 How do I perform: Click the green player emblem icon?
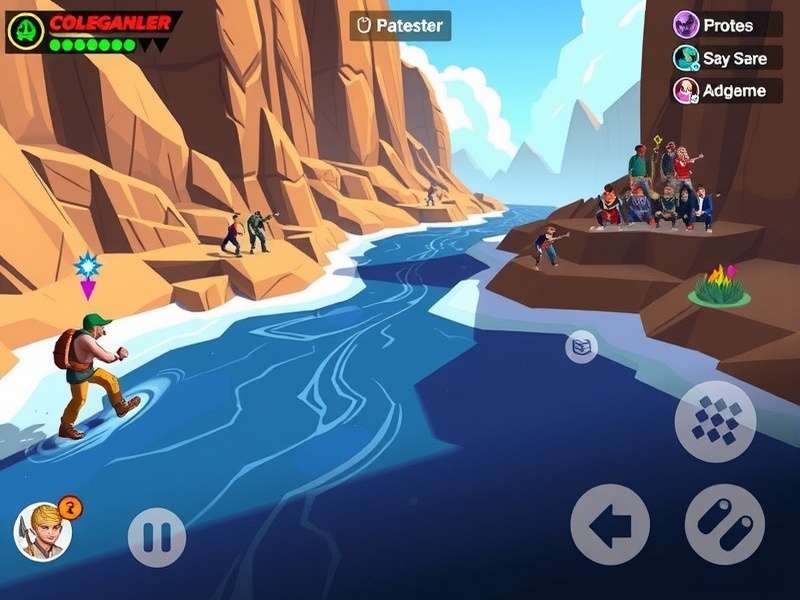(23, 32)
